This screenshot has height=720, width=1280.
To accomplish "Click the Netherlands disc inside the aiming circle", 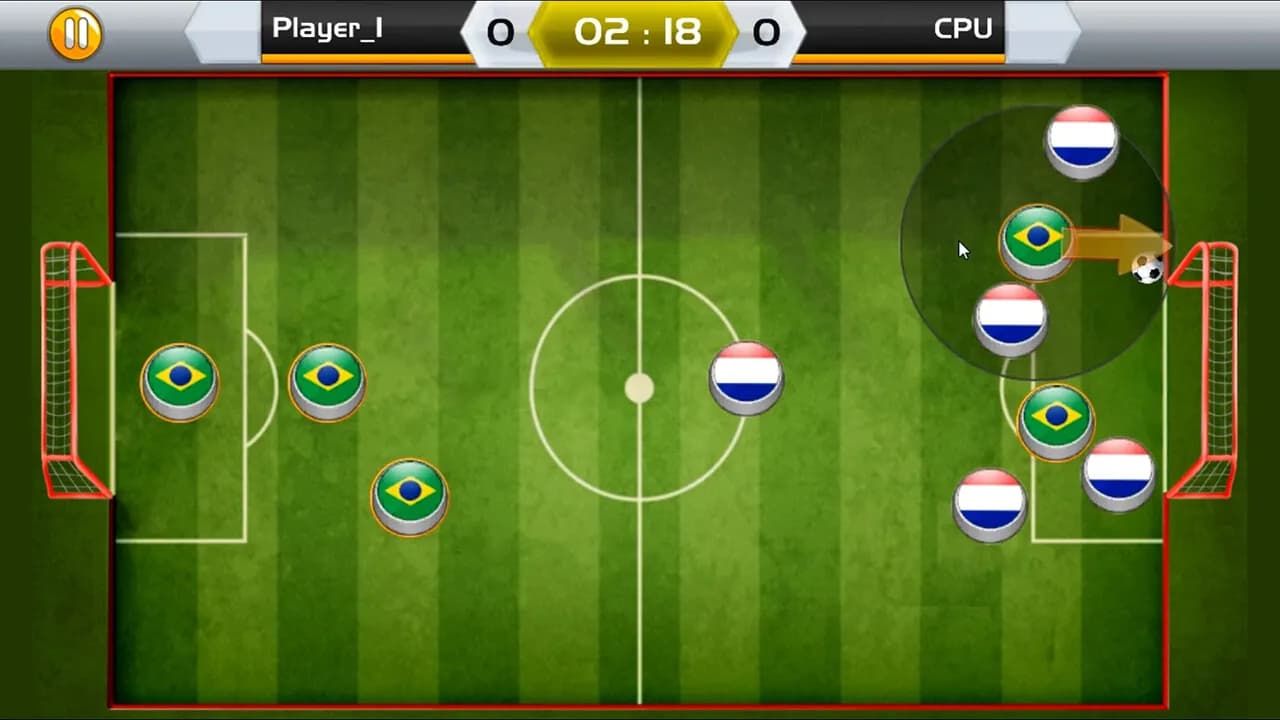I will (x=1011, y=317).
